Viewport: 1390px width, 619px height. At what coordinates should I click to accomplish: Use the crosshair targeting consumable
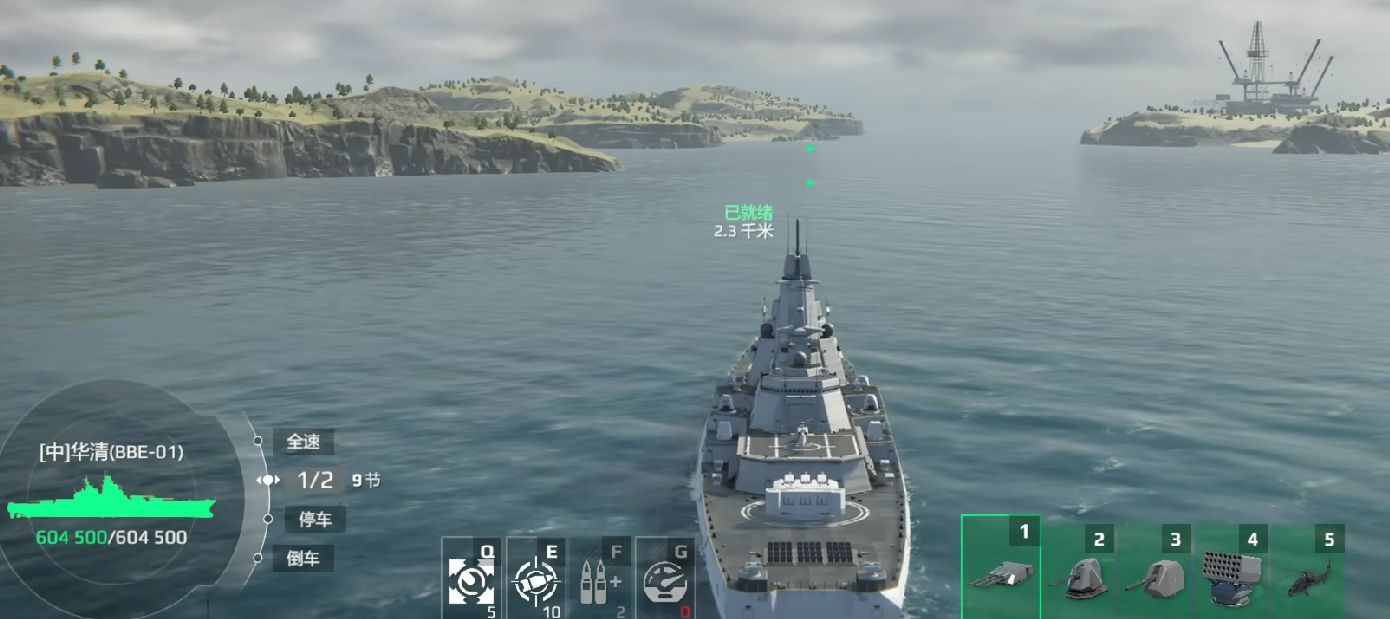[x=536, y=579]
